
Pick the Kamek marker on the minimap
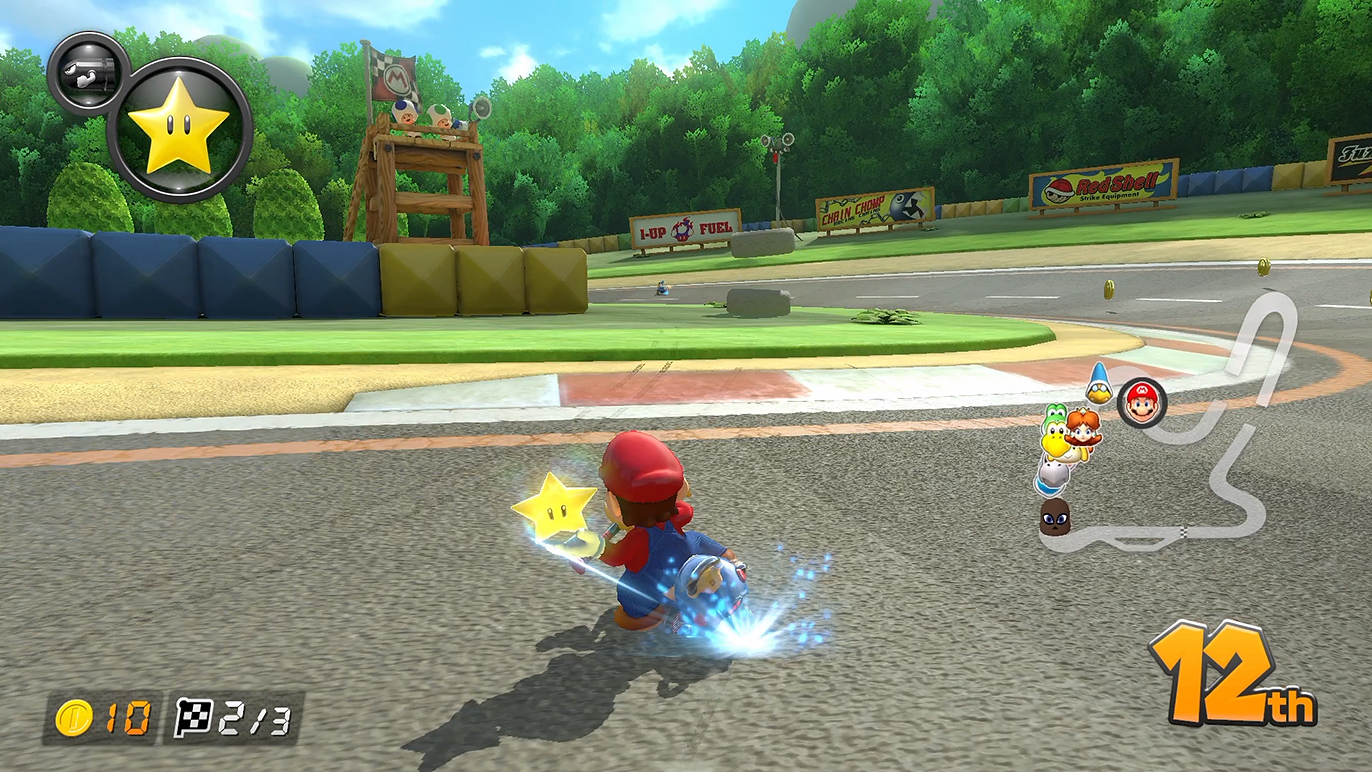point(1099,383)
